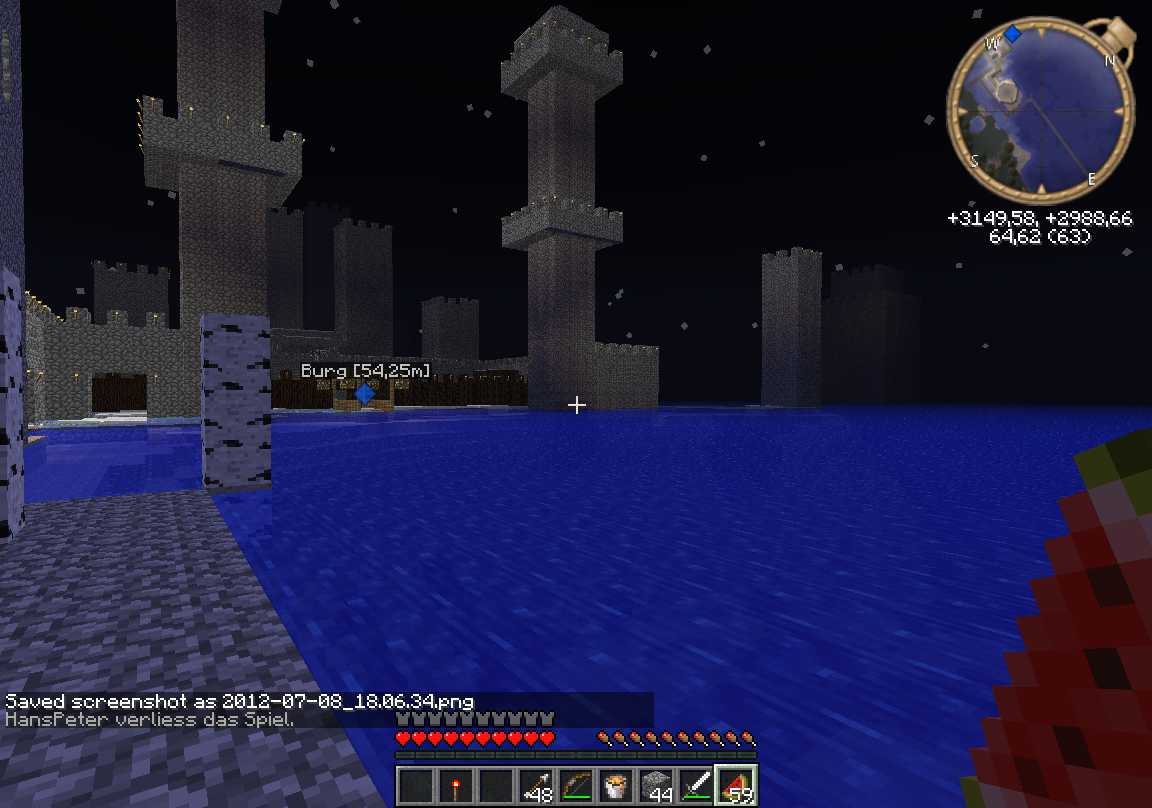Image resolution: width=1152 pixels, height=808 pixels.
Task: Select the arrows stack of 48
Action: (x=536, y=785)
